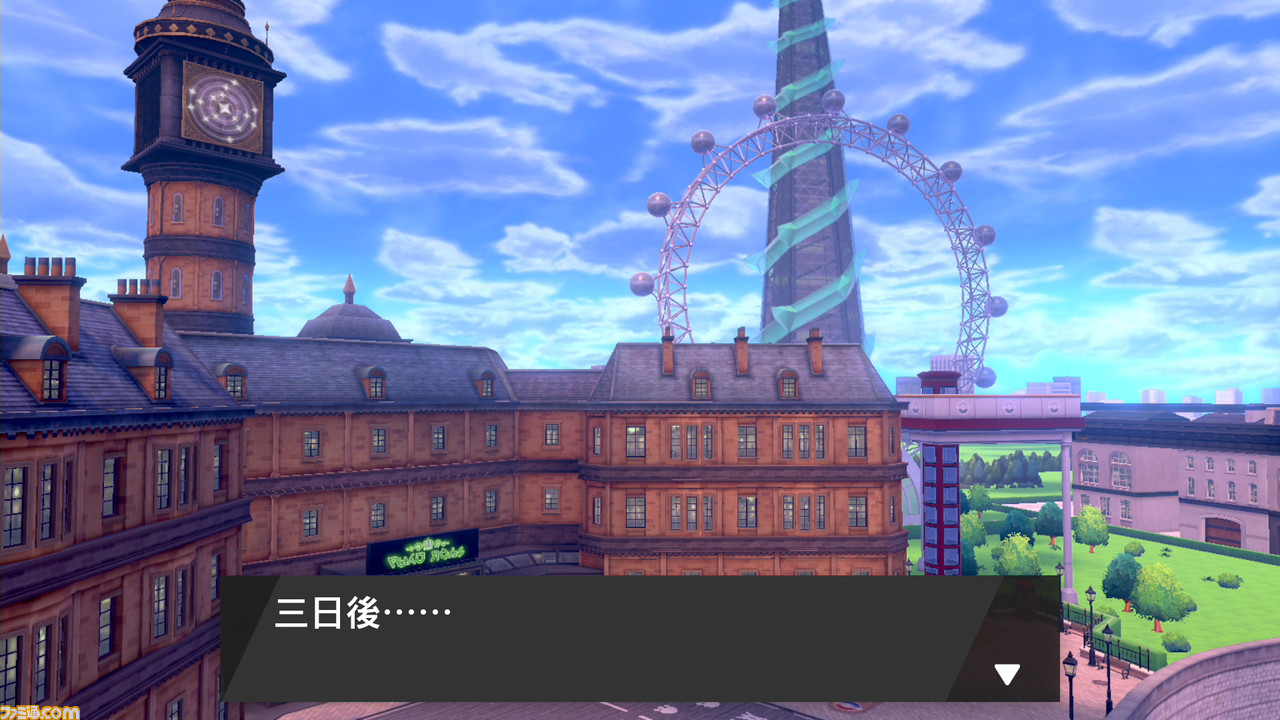Click the green neon shop sign

(x=425, y=551)
